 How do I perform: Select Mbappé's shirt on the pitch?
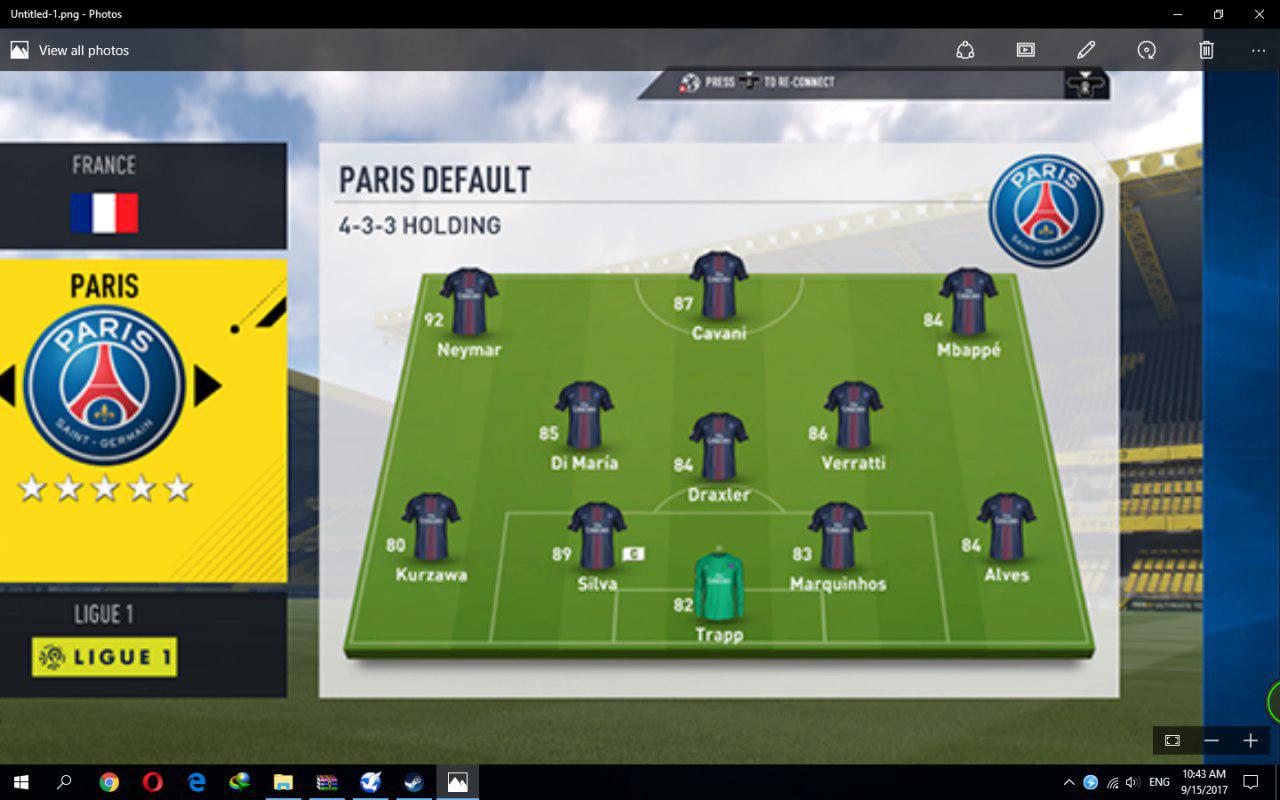point(968,301)
